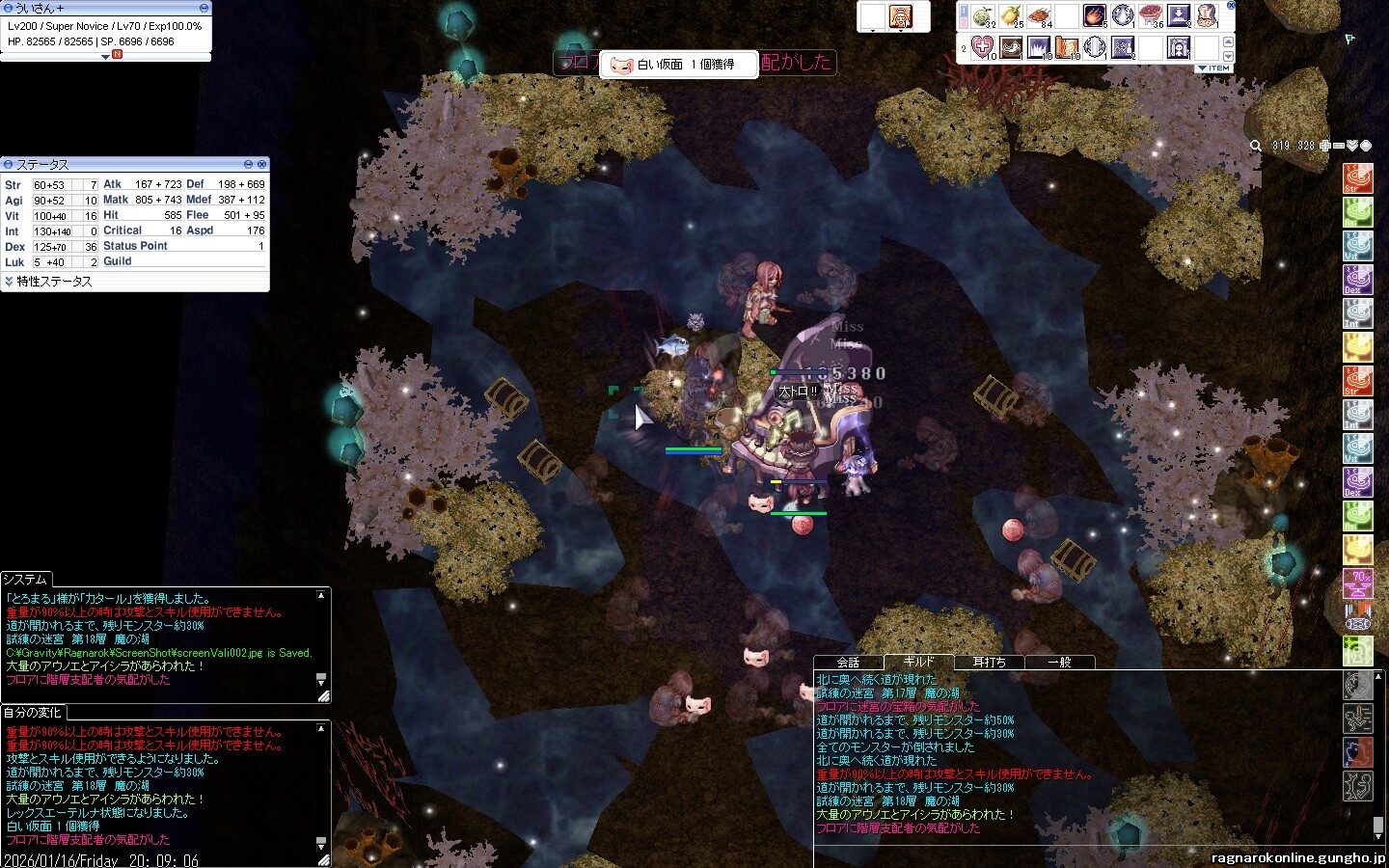Use the yellow fruit hotbar item
1389x868 pixels.
point(1010,15)
